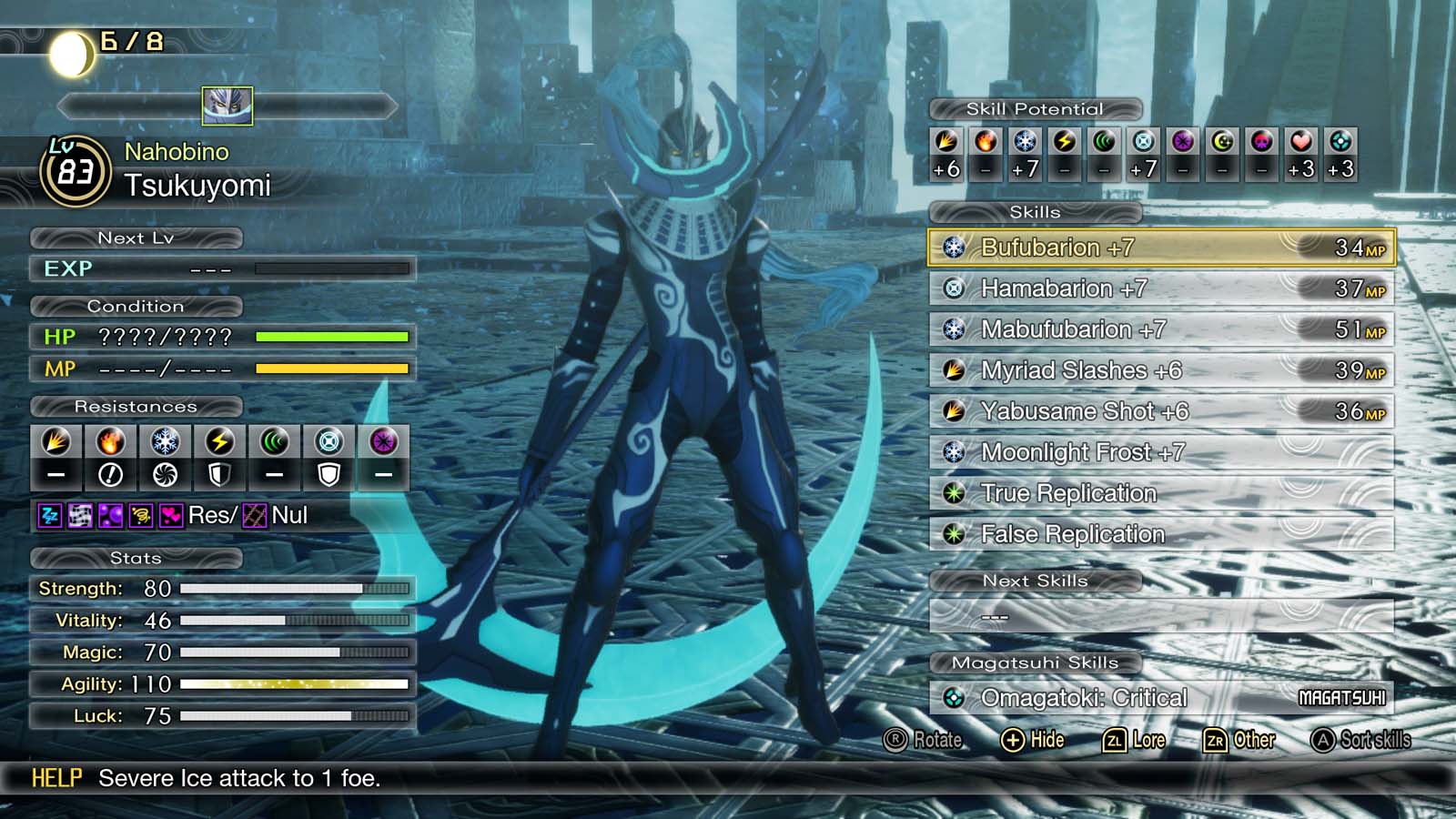Click Sort Skills to reorder abilities
This screenshot has width=1456, height=819.
tap(1359, 740)
